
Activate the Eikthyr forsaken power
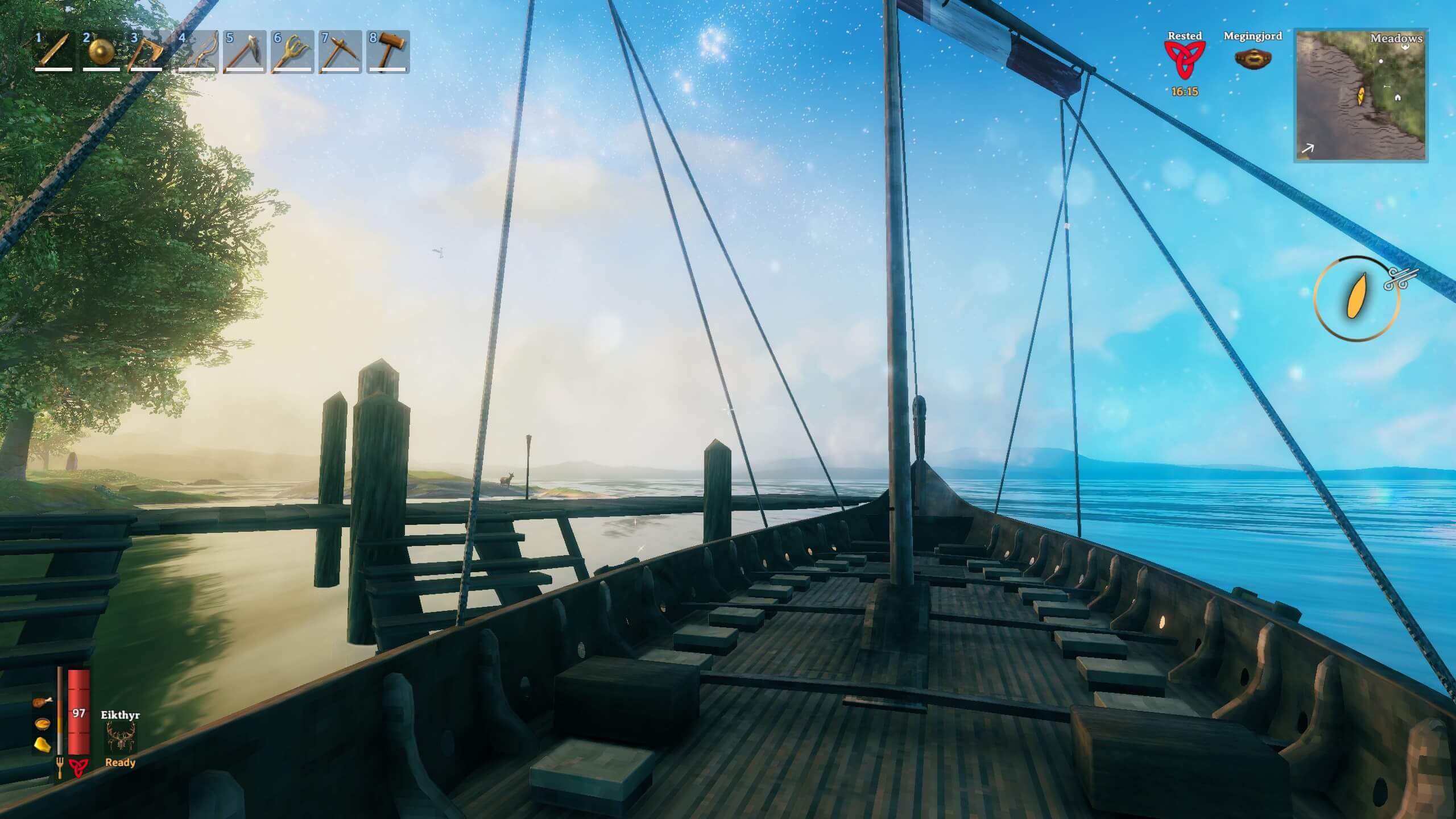click(121, 739)
